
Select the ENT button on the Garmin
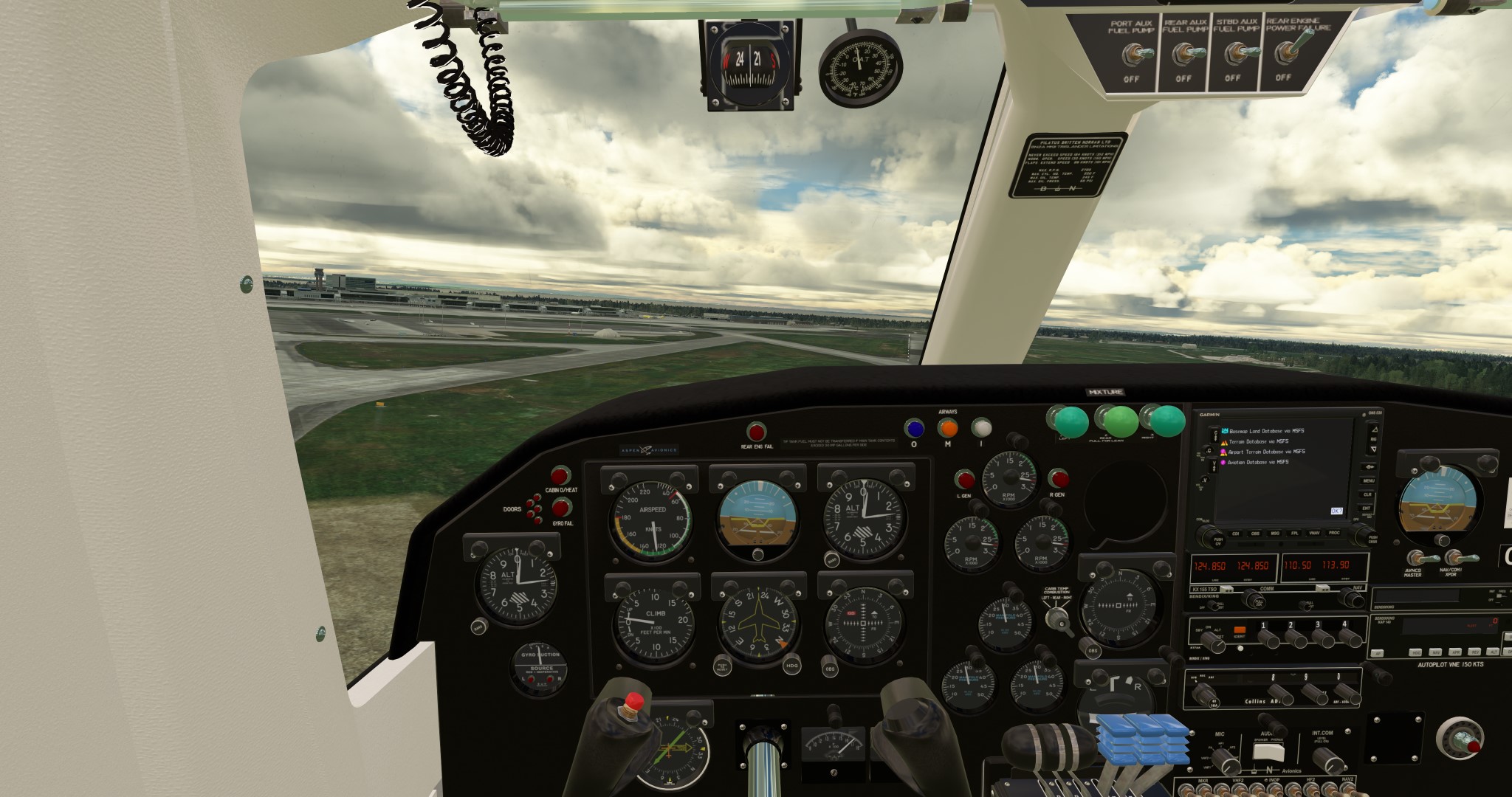[1368, 508]
